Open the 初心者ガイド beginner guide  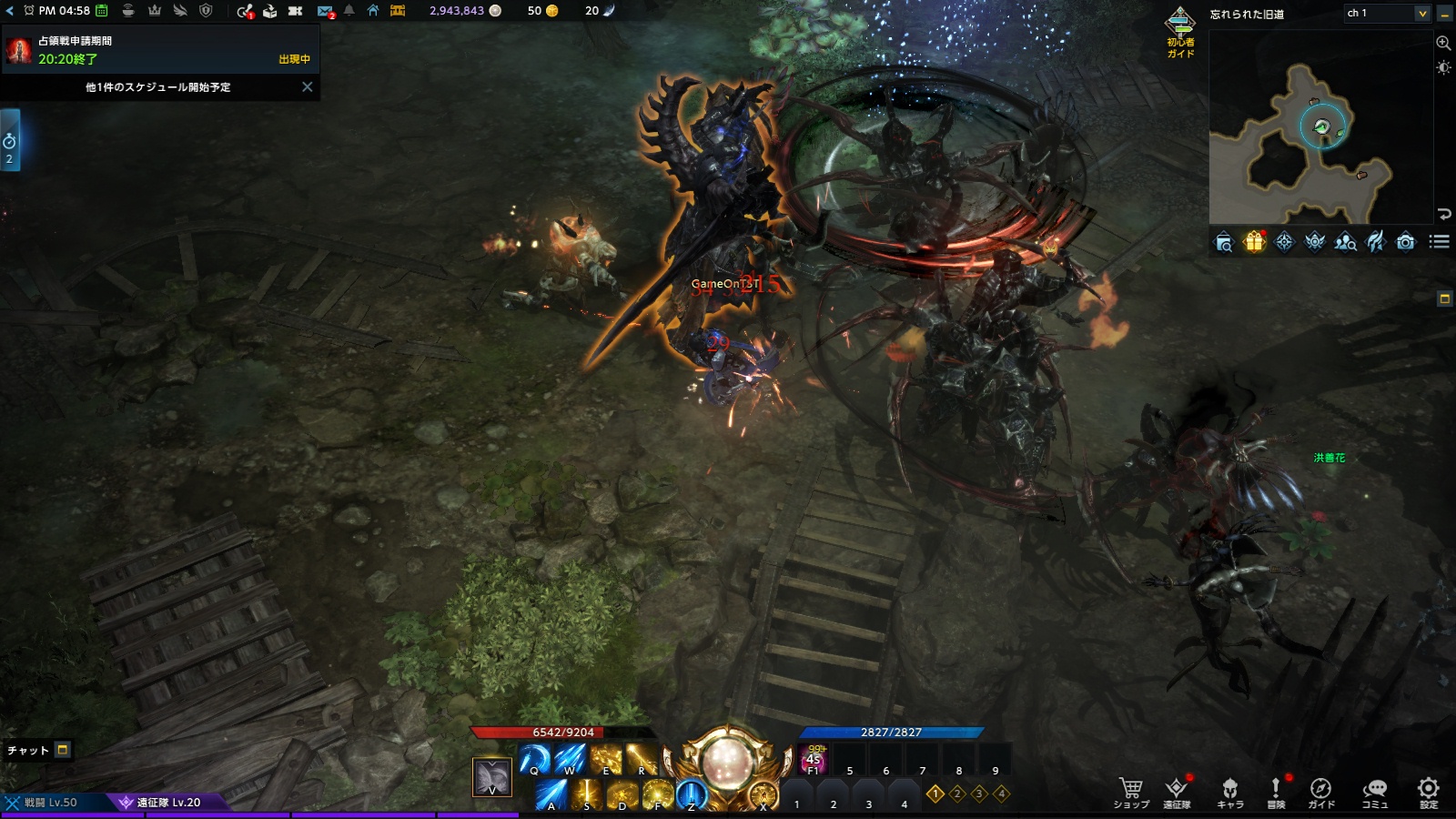1180,32
